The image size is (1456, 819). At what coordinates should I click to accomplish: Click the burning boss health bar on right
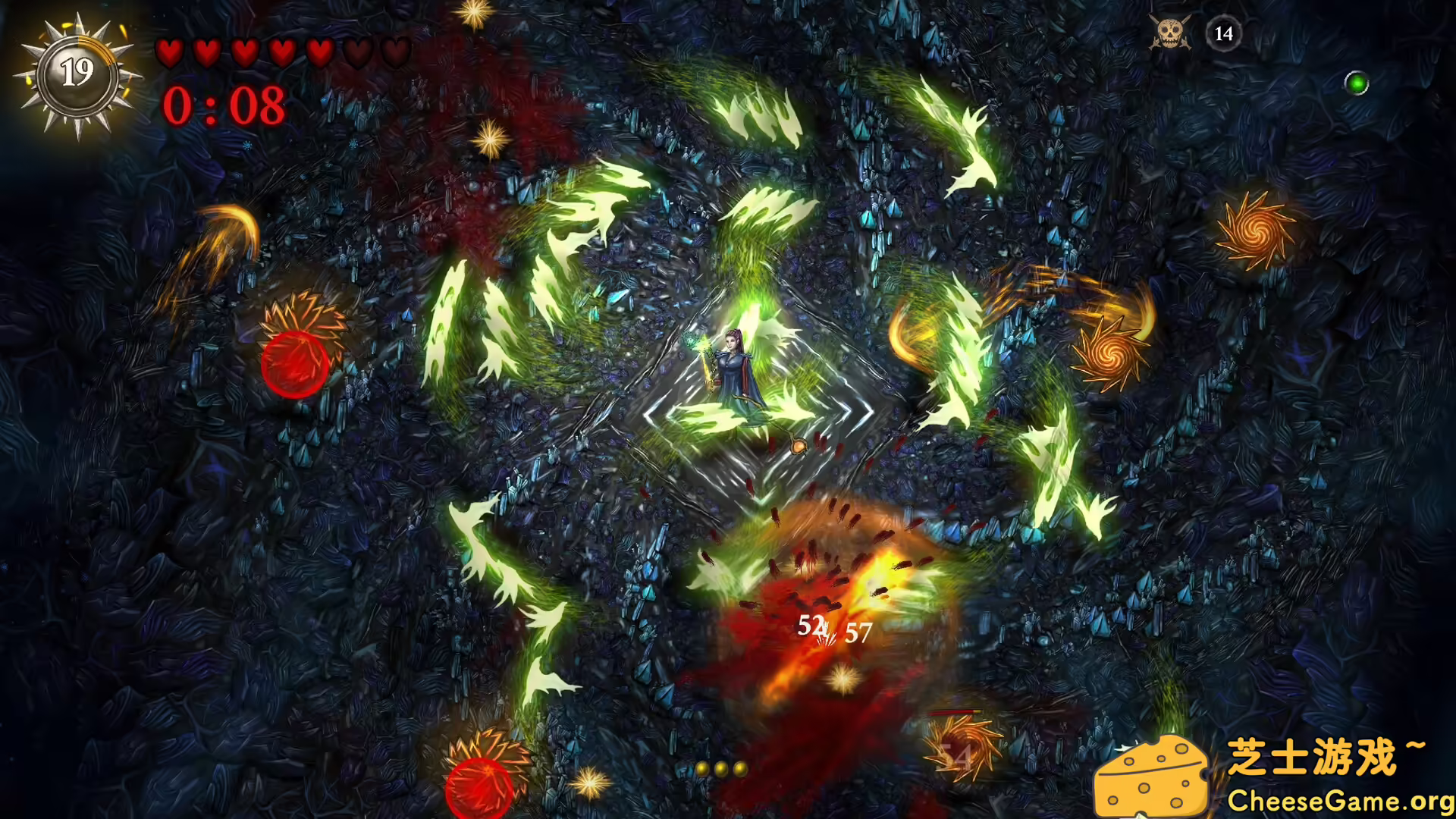pyautogui.click(x=955, y=711)
